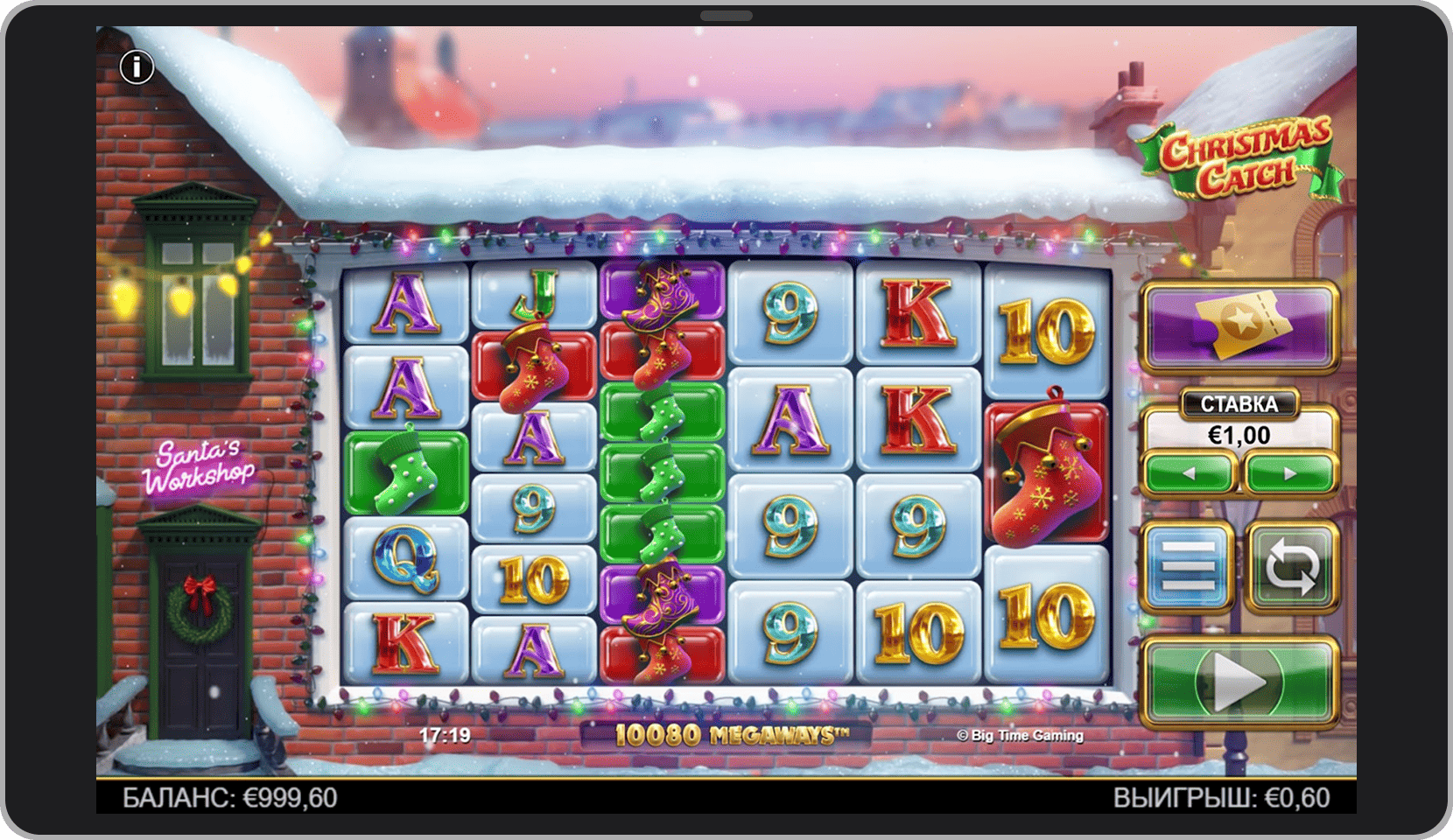
Task: Open the game information panel
Action: point(137,65)
